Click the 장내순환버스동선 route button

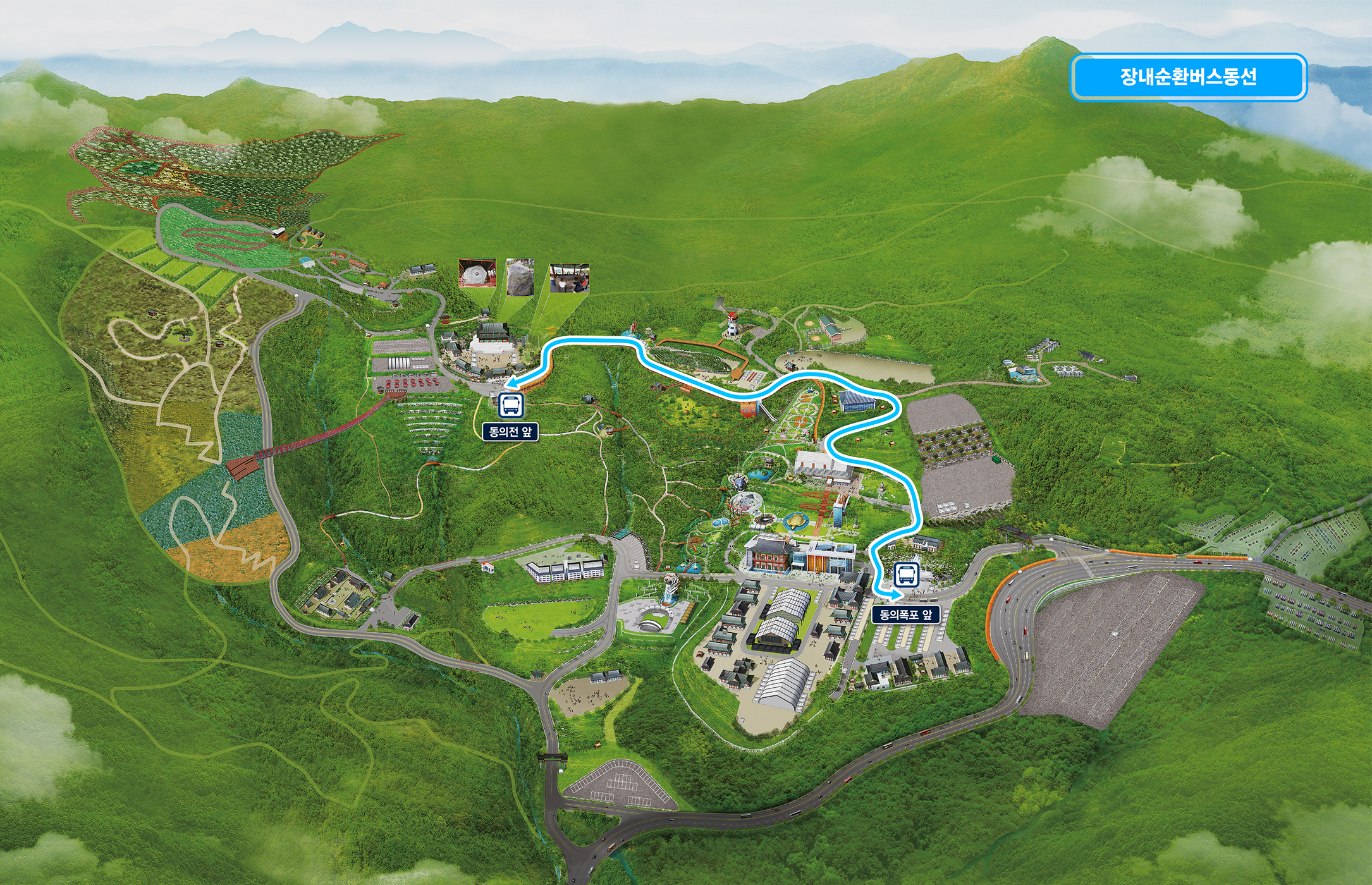click(x=1188, y=77)
